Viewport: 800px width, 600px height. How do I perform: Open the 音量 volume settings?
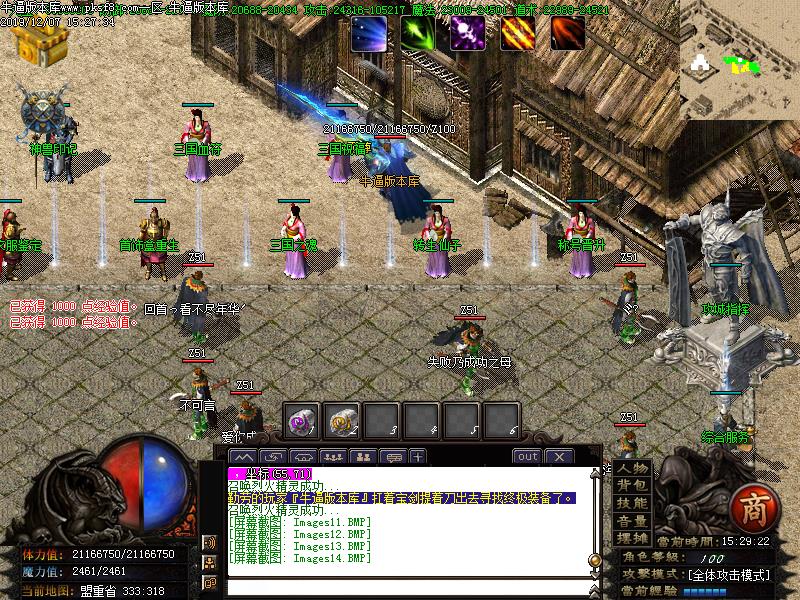(632, 521)
